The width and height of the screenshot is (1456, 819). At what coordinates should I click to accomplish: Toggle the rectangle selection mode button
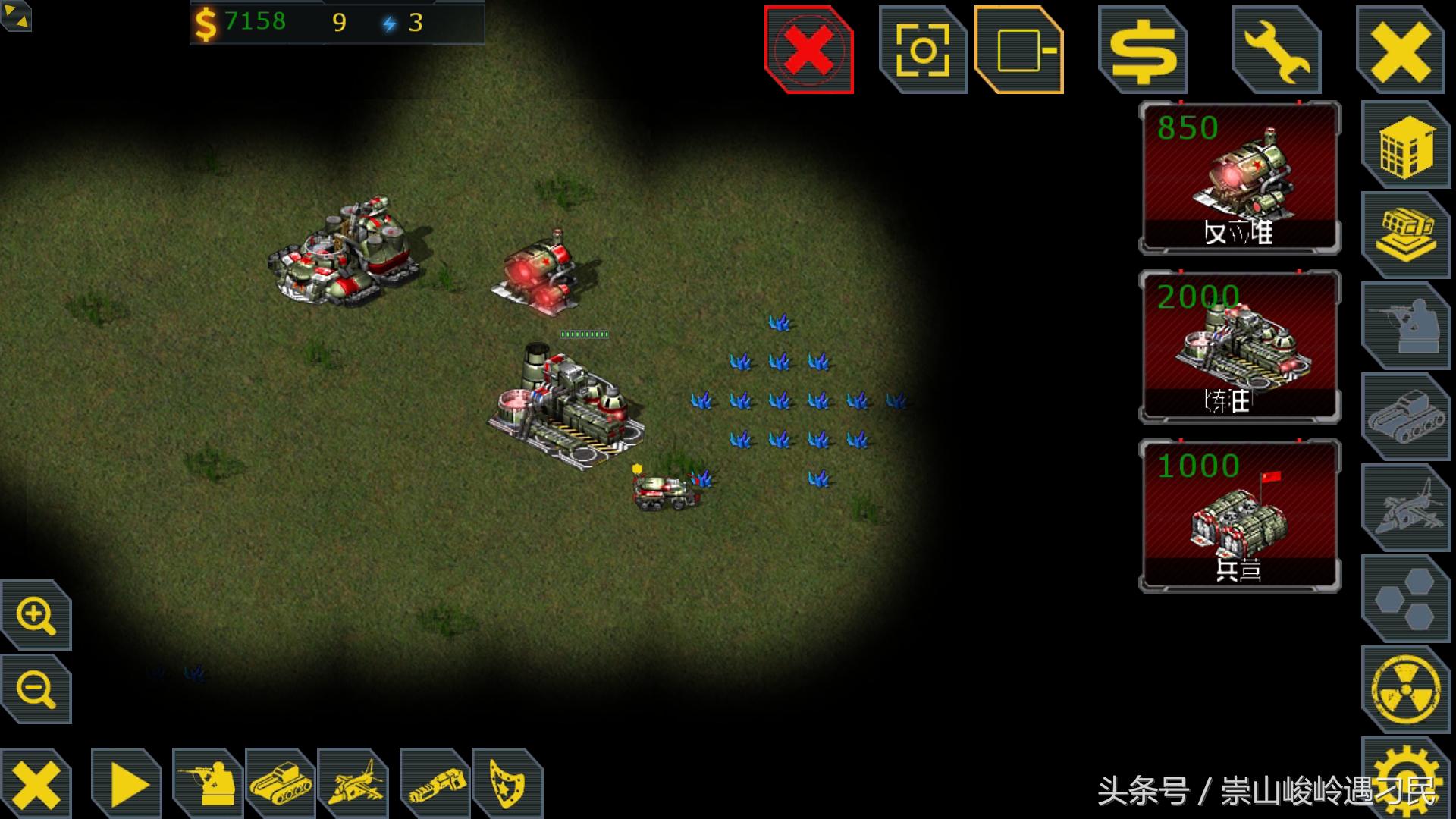coord(1019,50)
